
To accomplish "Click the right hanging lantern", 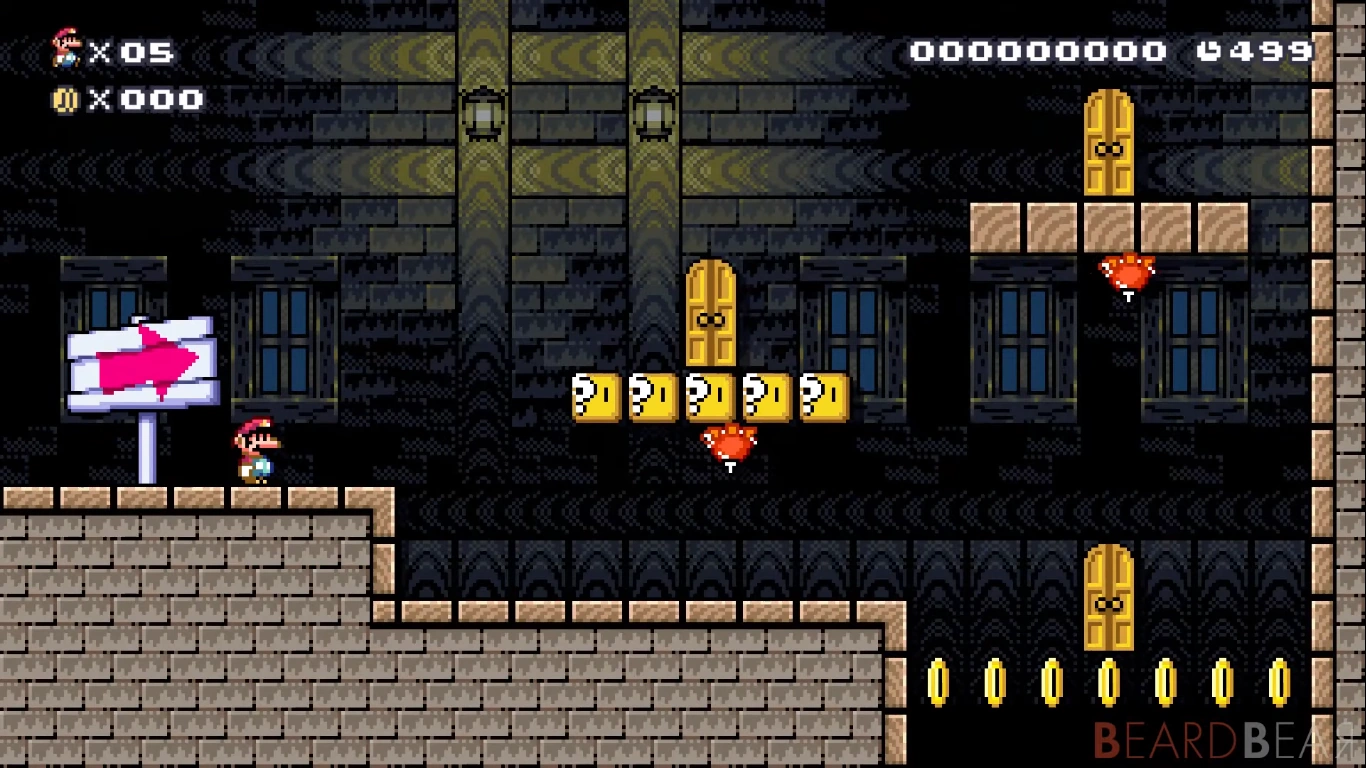I will point(655,115).
